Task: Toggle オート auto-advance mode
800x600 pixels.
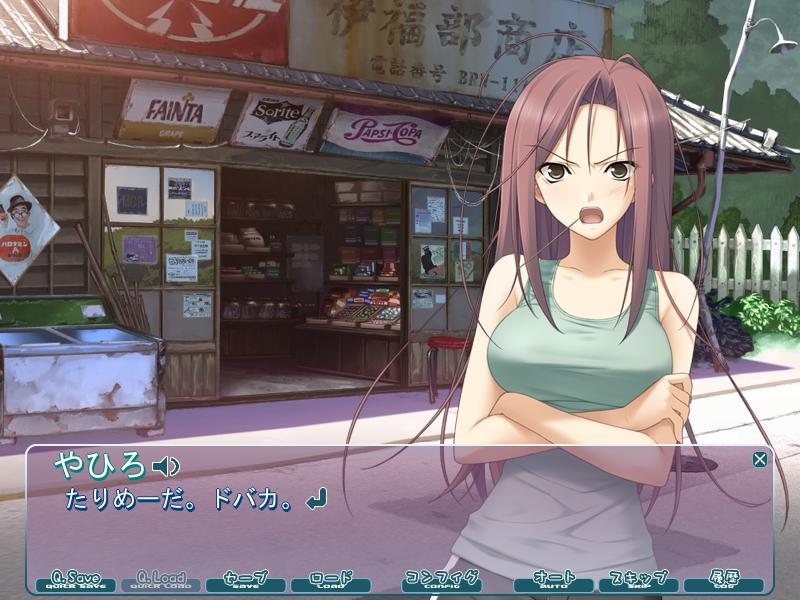Action: point(553,580)
